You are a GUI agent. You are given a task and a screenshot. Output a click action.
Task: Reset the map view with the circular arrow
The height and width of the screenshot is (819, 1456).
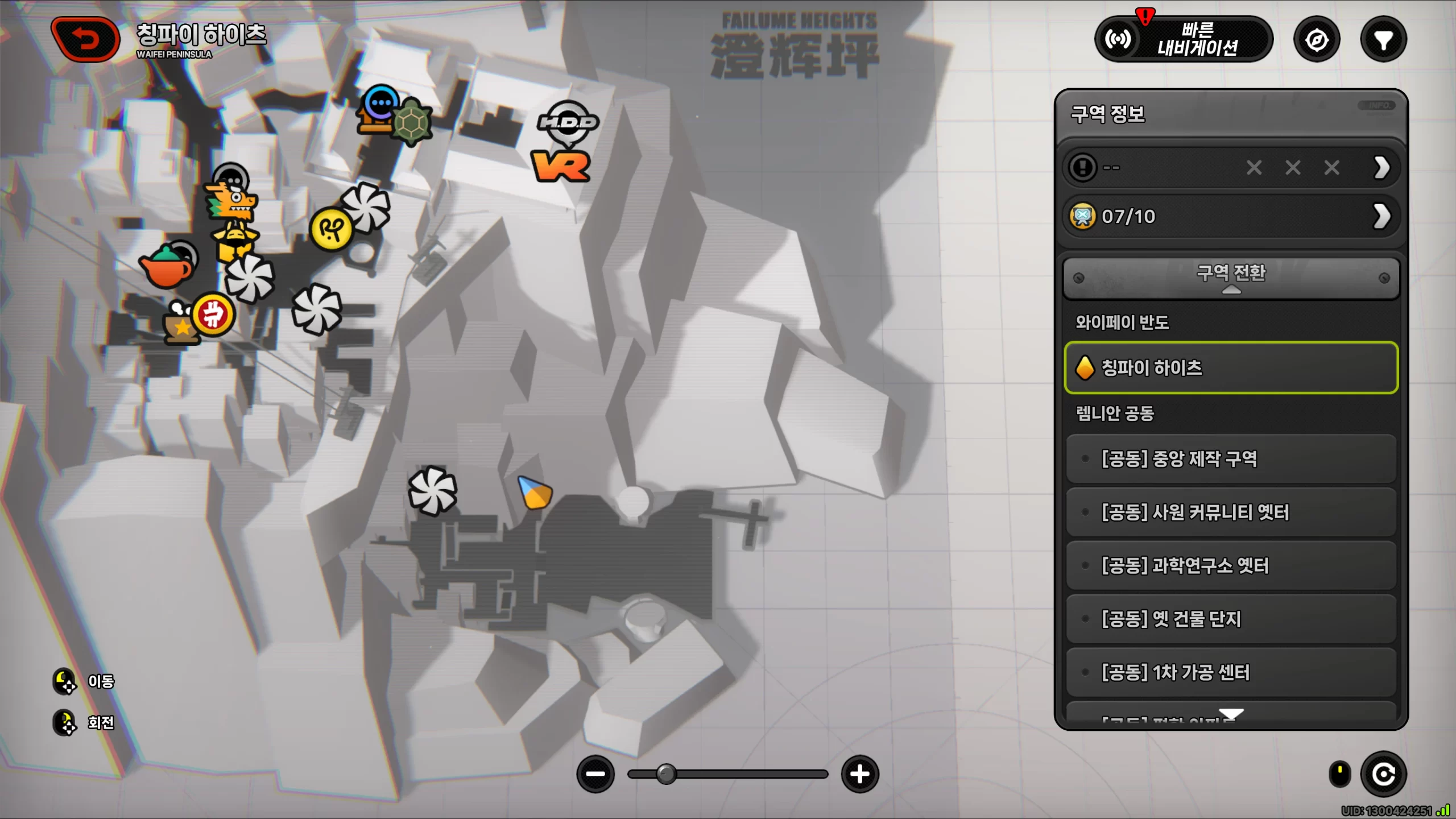pos(1383,774)
